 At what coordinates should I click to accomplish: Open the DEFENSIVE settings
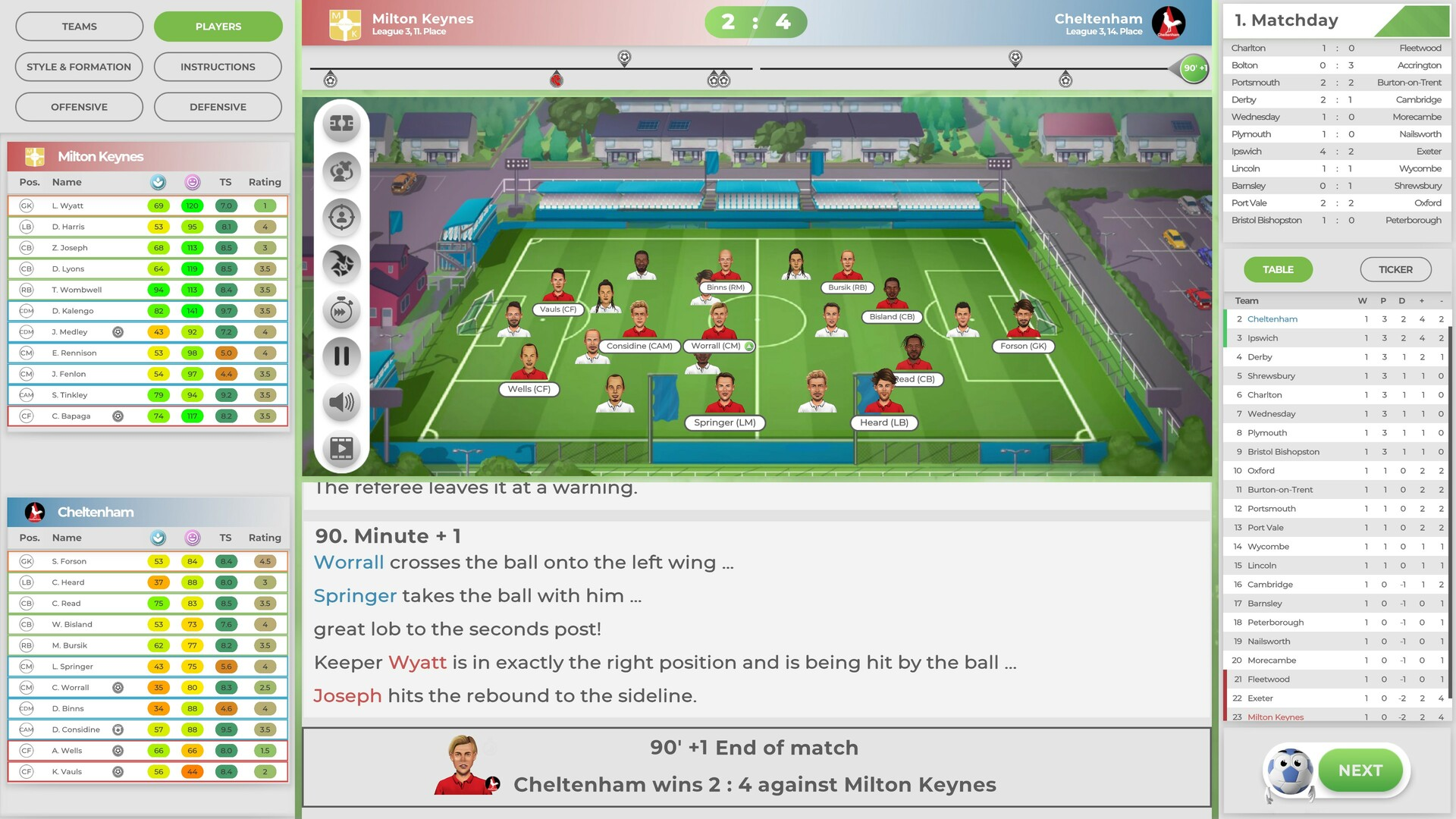click(218, 106)
